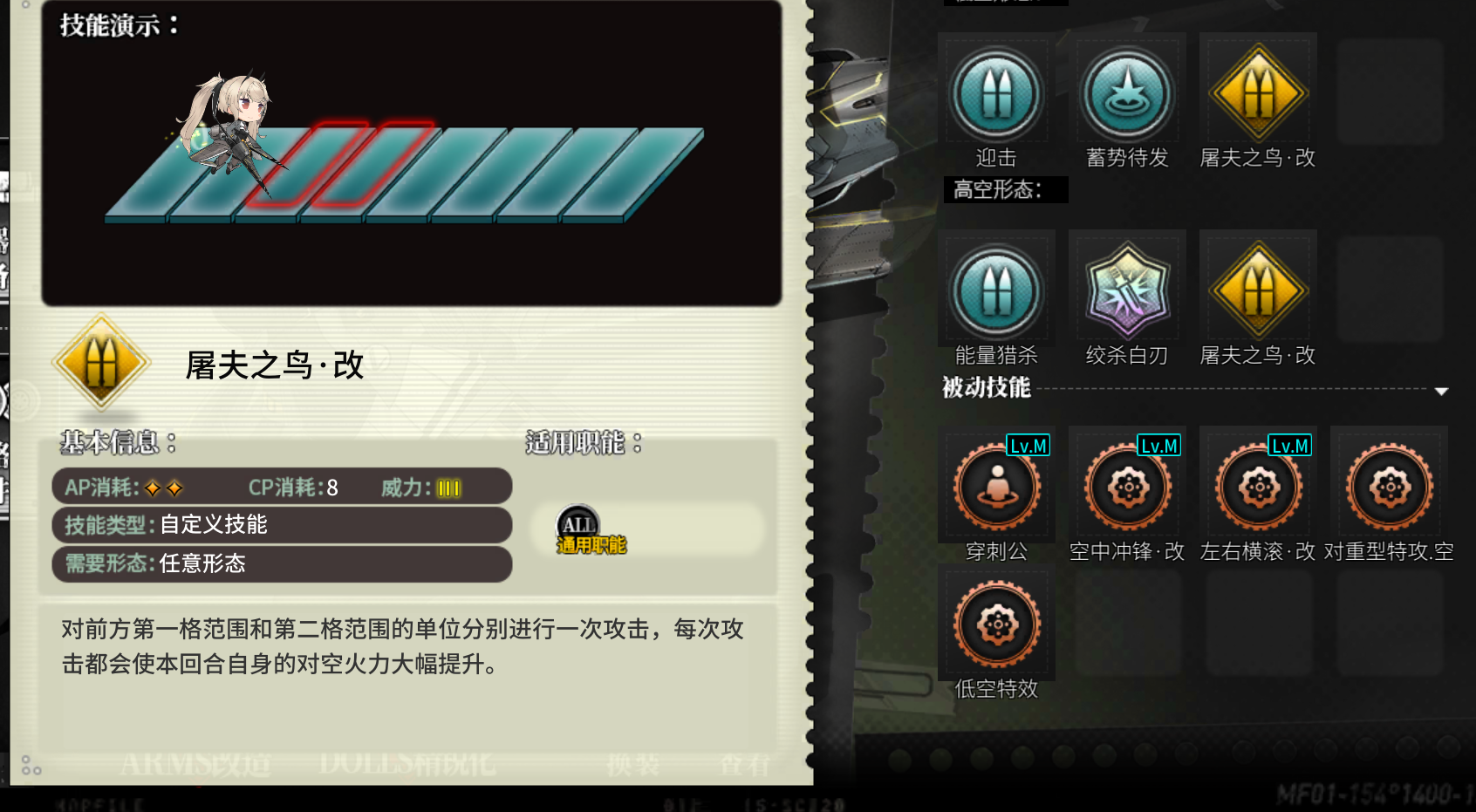Toggle the Lv.M badge on 穿刺公

1027,446
